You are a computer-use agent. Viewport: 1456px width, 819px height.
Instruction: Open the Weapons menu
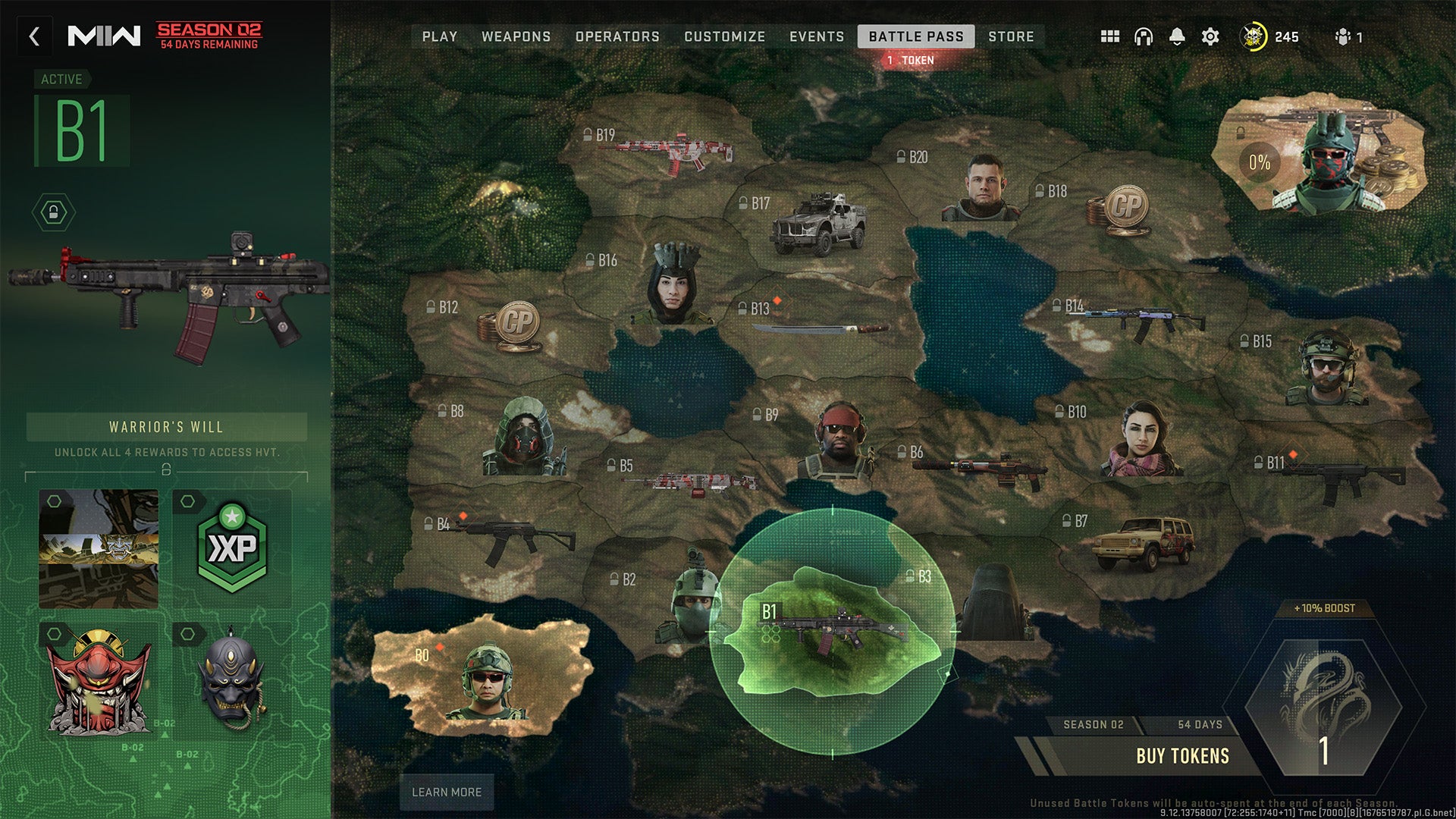pos(517,36)
